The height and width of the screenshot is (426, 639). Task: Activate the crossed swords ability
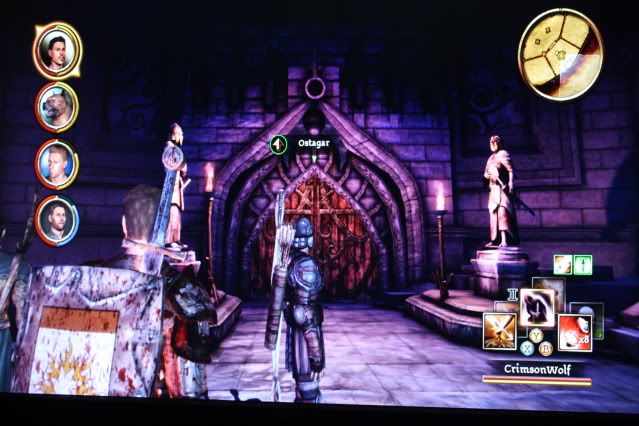tap(500, 329)
